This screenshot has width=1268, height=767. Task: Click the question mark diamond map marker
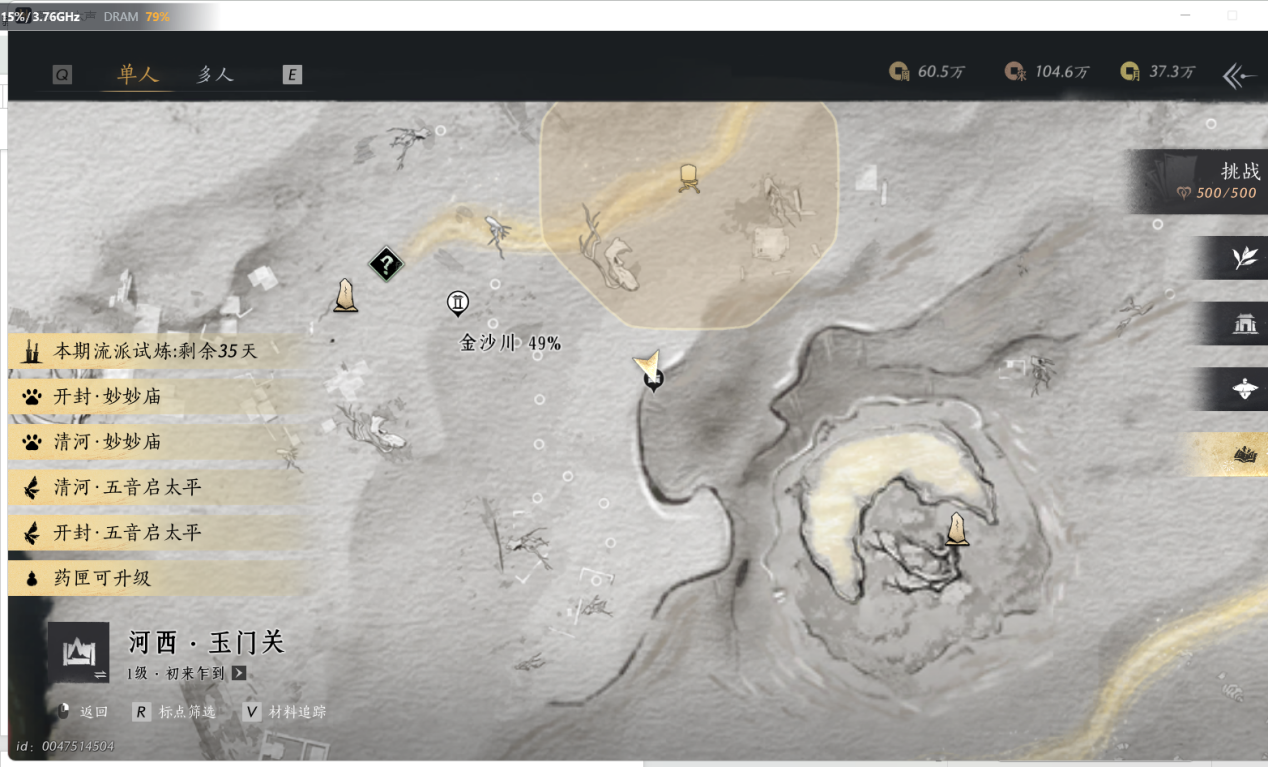coord(386,265)
